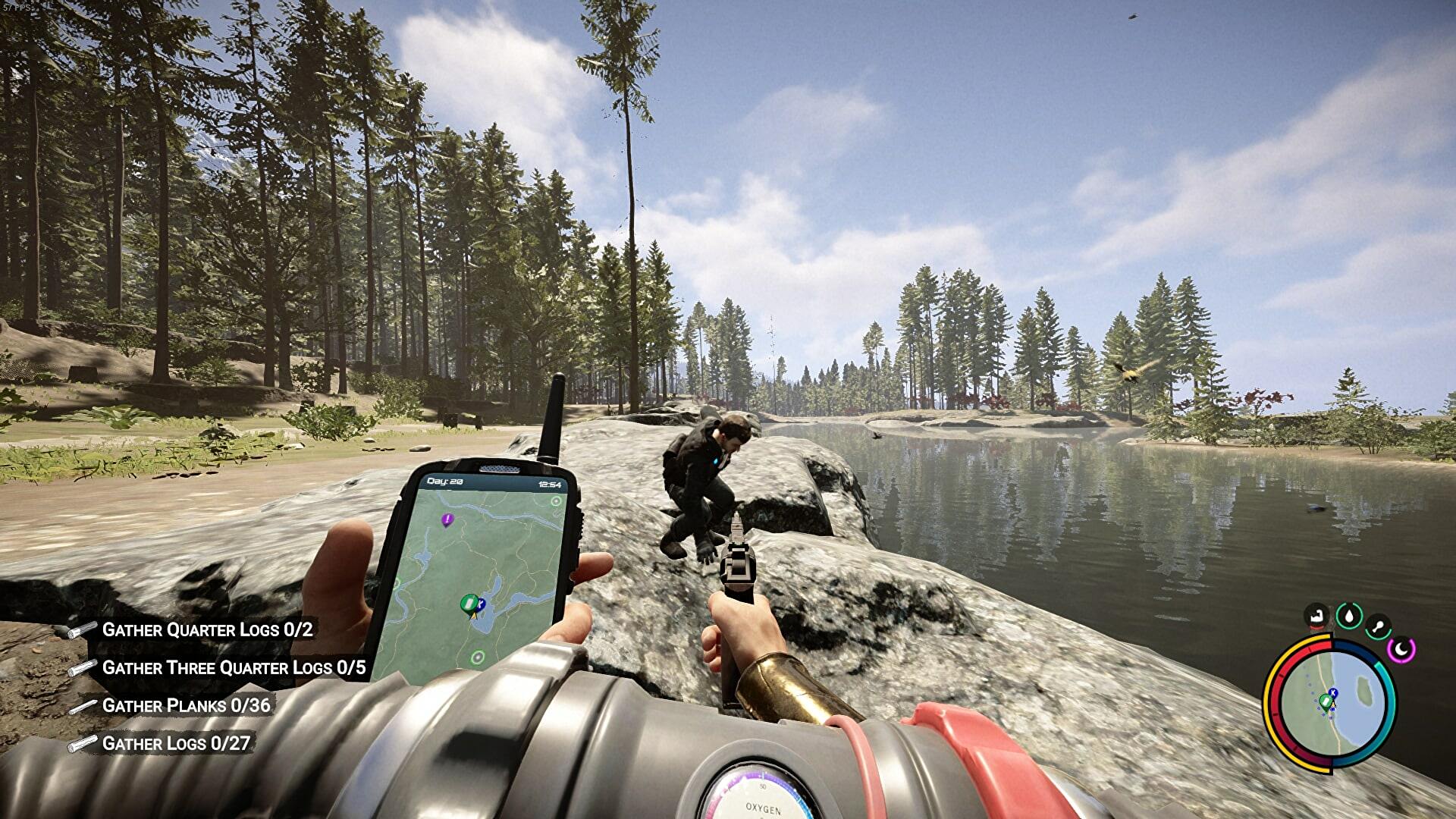1456x819 pixels.
Task: Click the green pin marker on the GPS map
Action: 469,604
